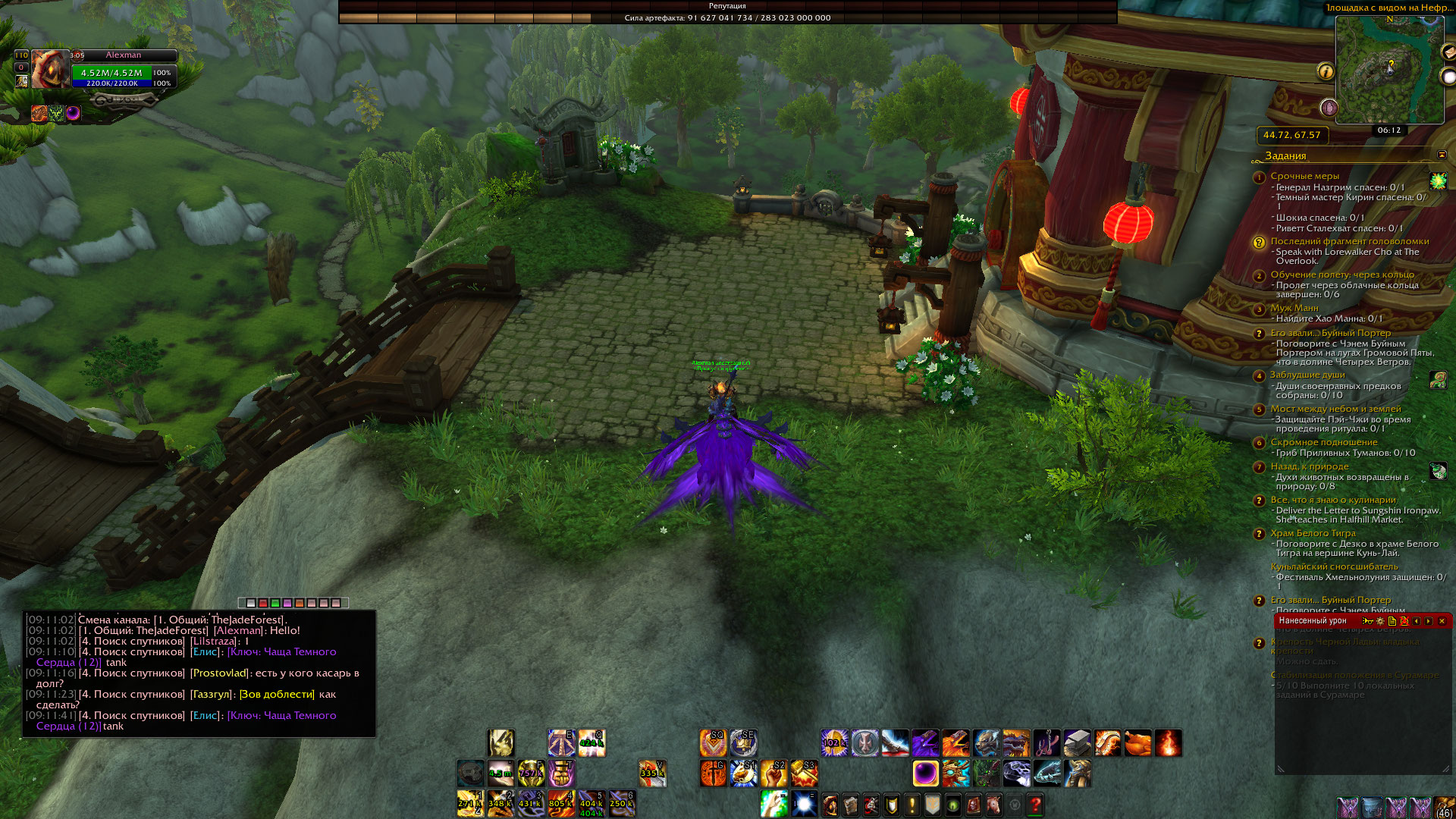Click the Елис player name in chat

pyautogui.click(x=205, y=652)
